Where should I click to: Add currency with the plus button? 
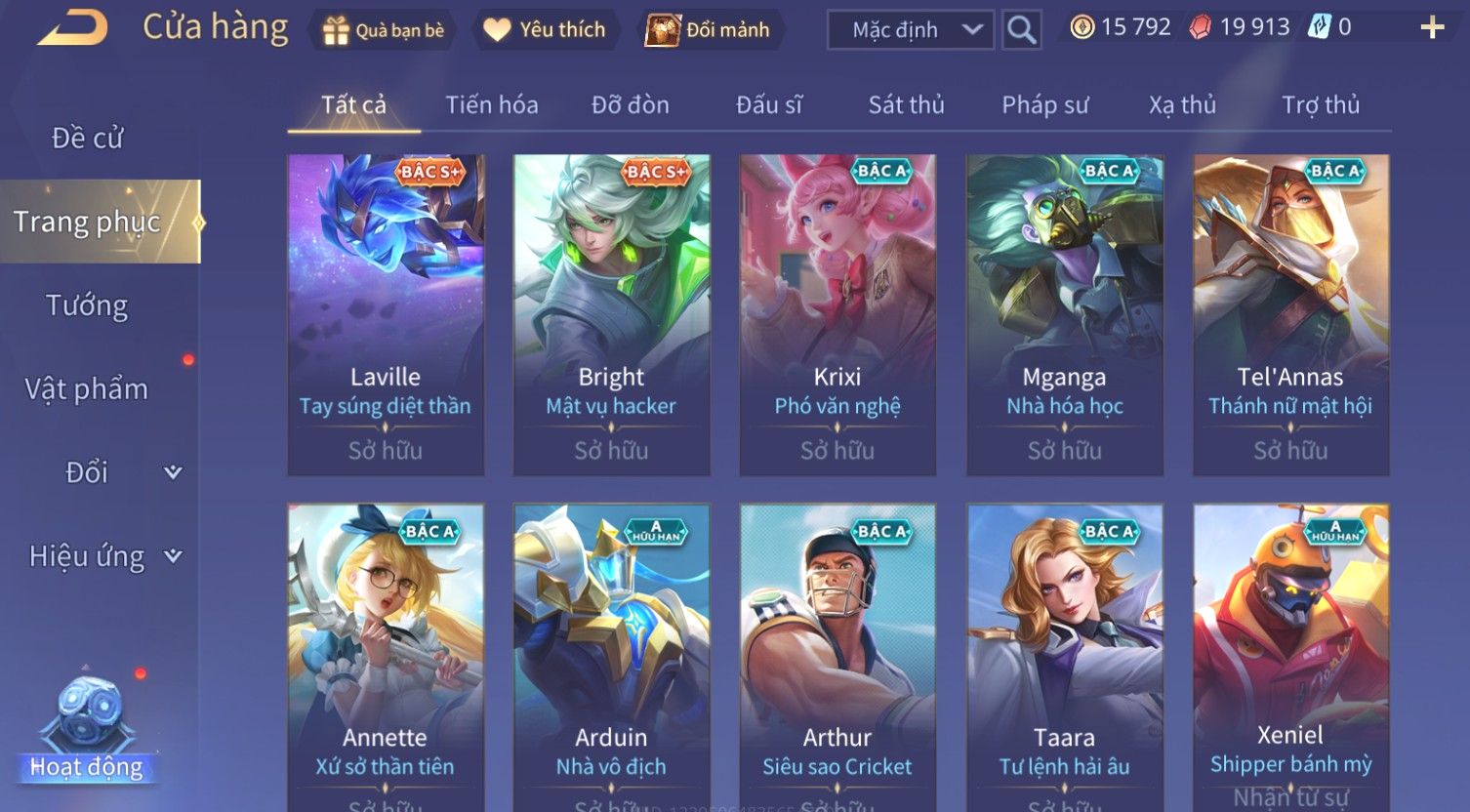[x=1431, y=27]
